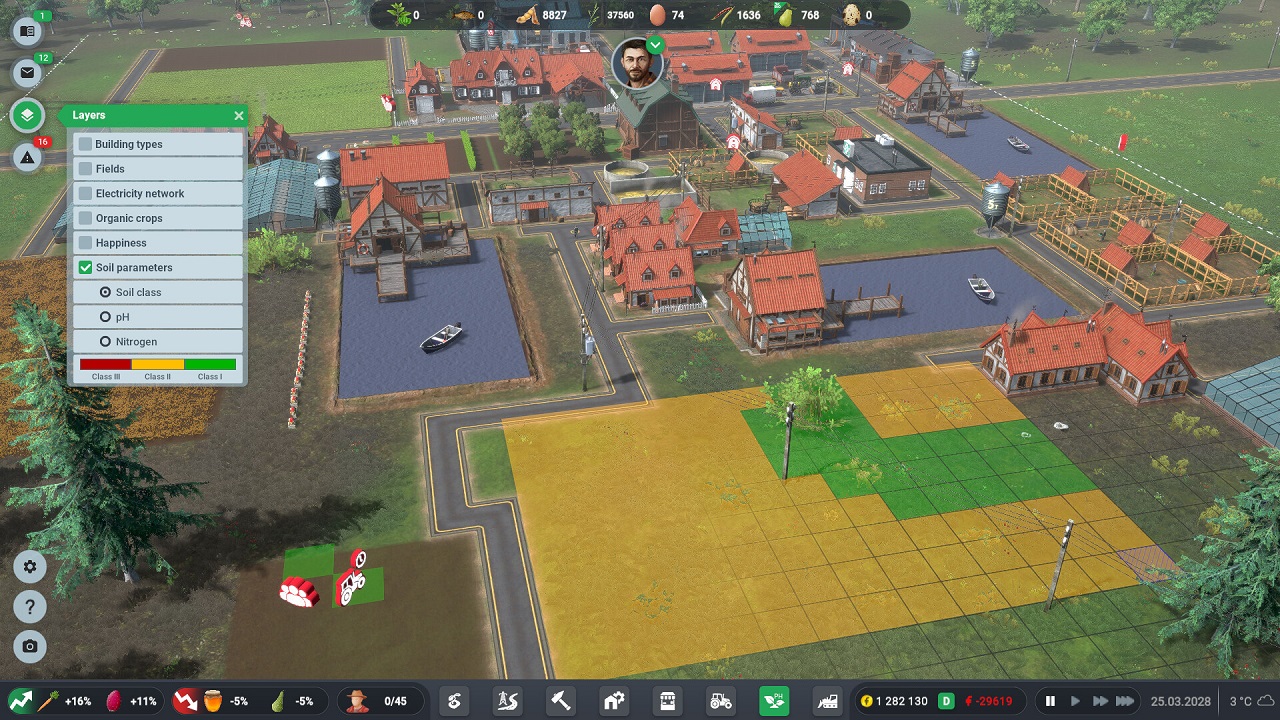Image resolution: width=1280 pixels, height=720 pixels.
Task: Disable the Soil parameters layer
Action: pos(85,267)
